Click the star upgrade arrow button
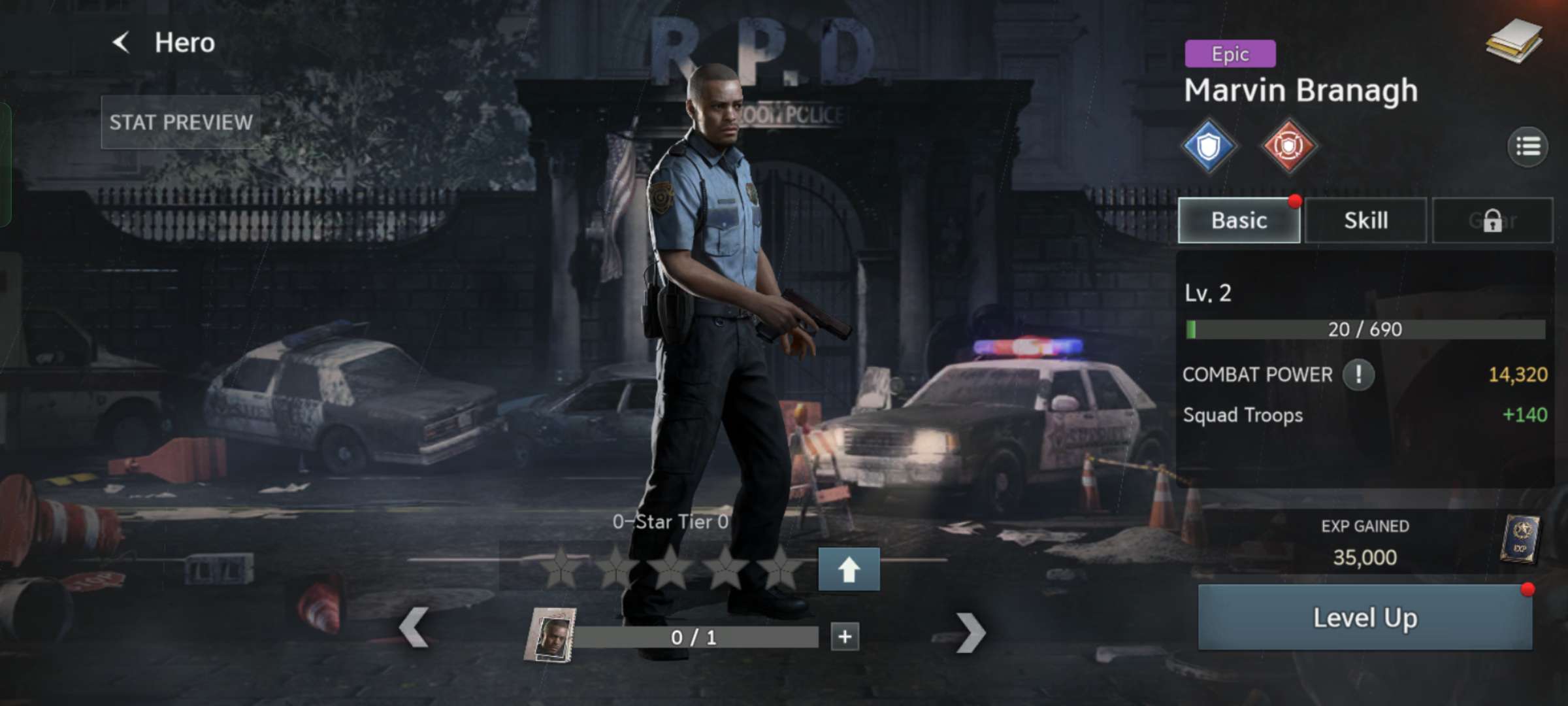 click(x=849, y=569)
